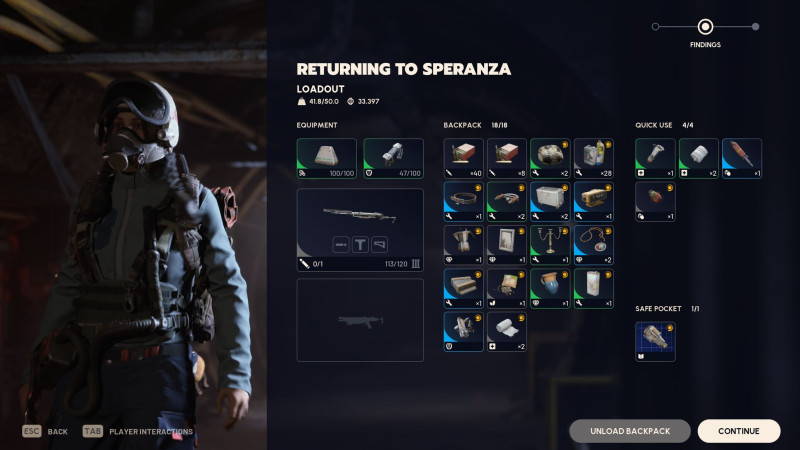
Task: Select the canister stack of 28
Action: (593, 158)
